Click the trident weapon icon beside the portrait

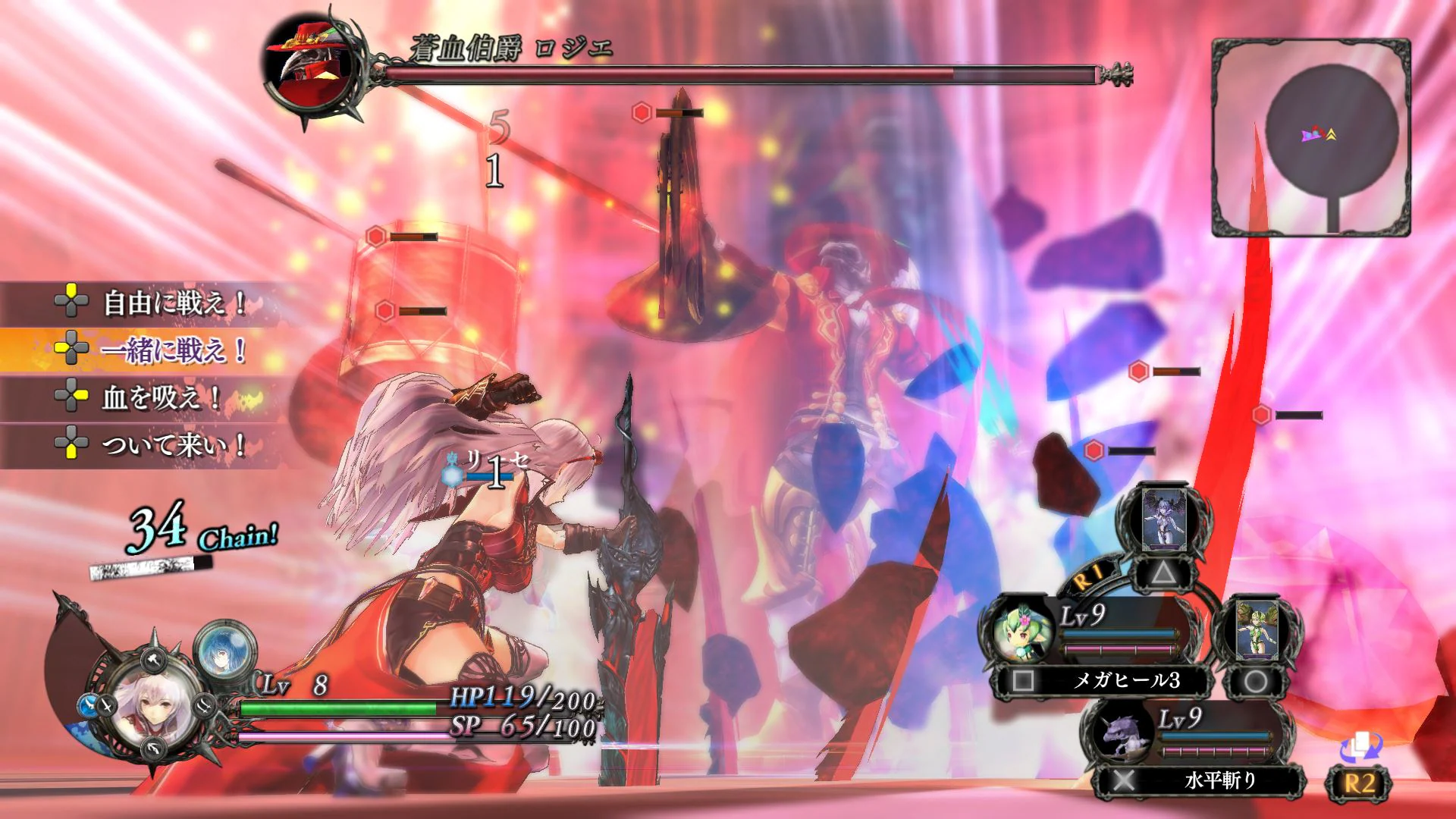click(203, 707)
